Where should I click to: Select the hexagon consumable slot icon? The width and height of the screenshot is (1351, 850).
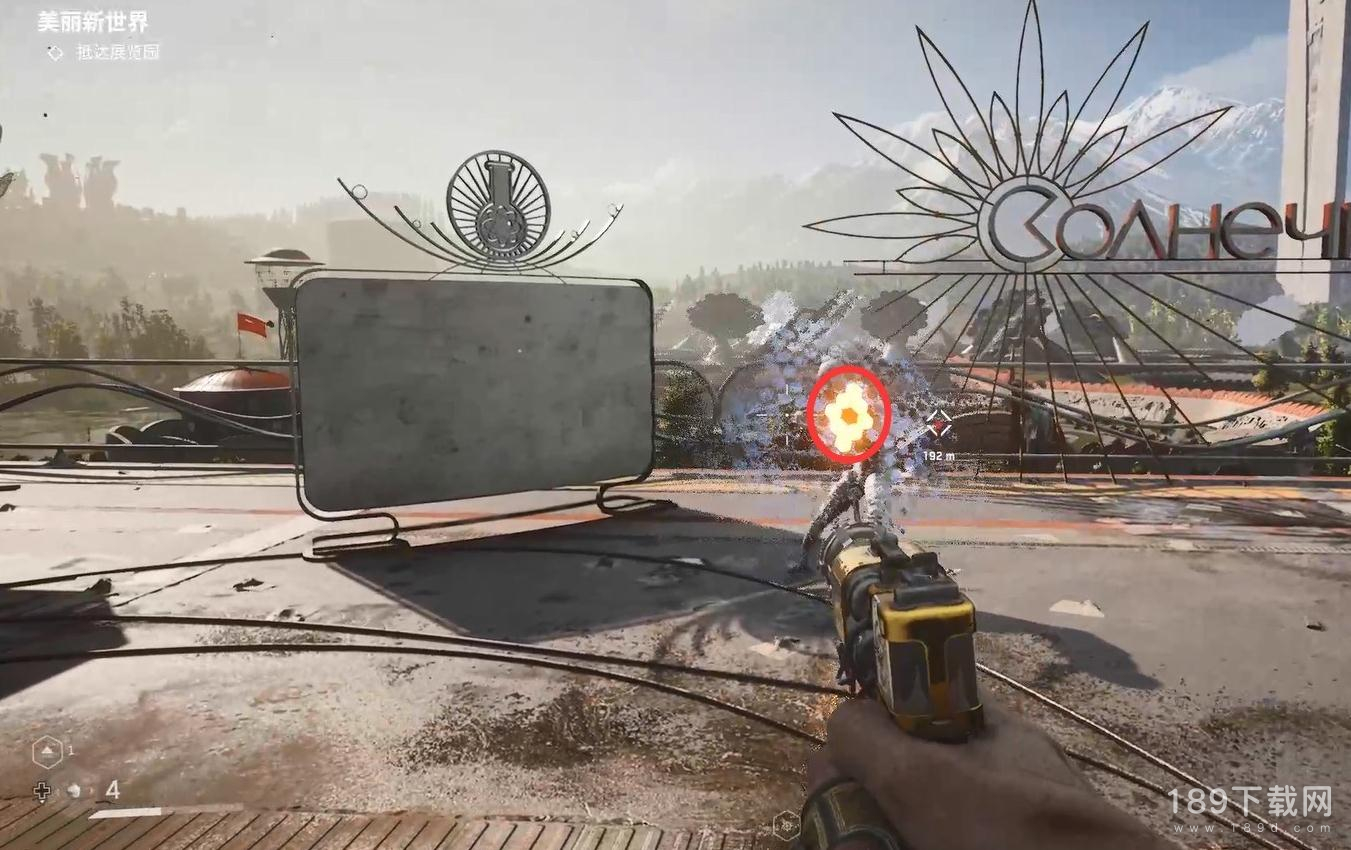tap(48, 752)
